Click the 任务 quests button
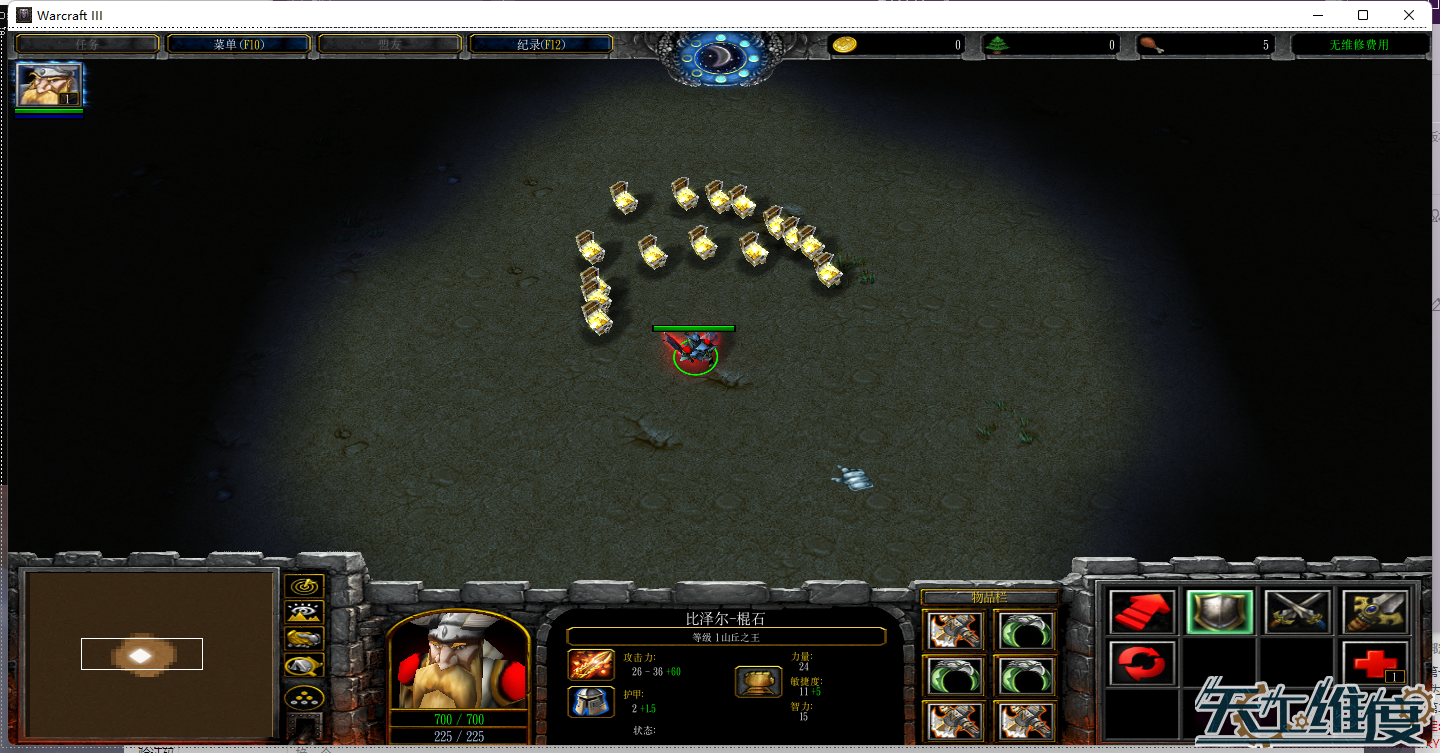This screenshot has height=753, width=1440. point(87,44)
